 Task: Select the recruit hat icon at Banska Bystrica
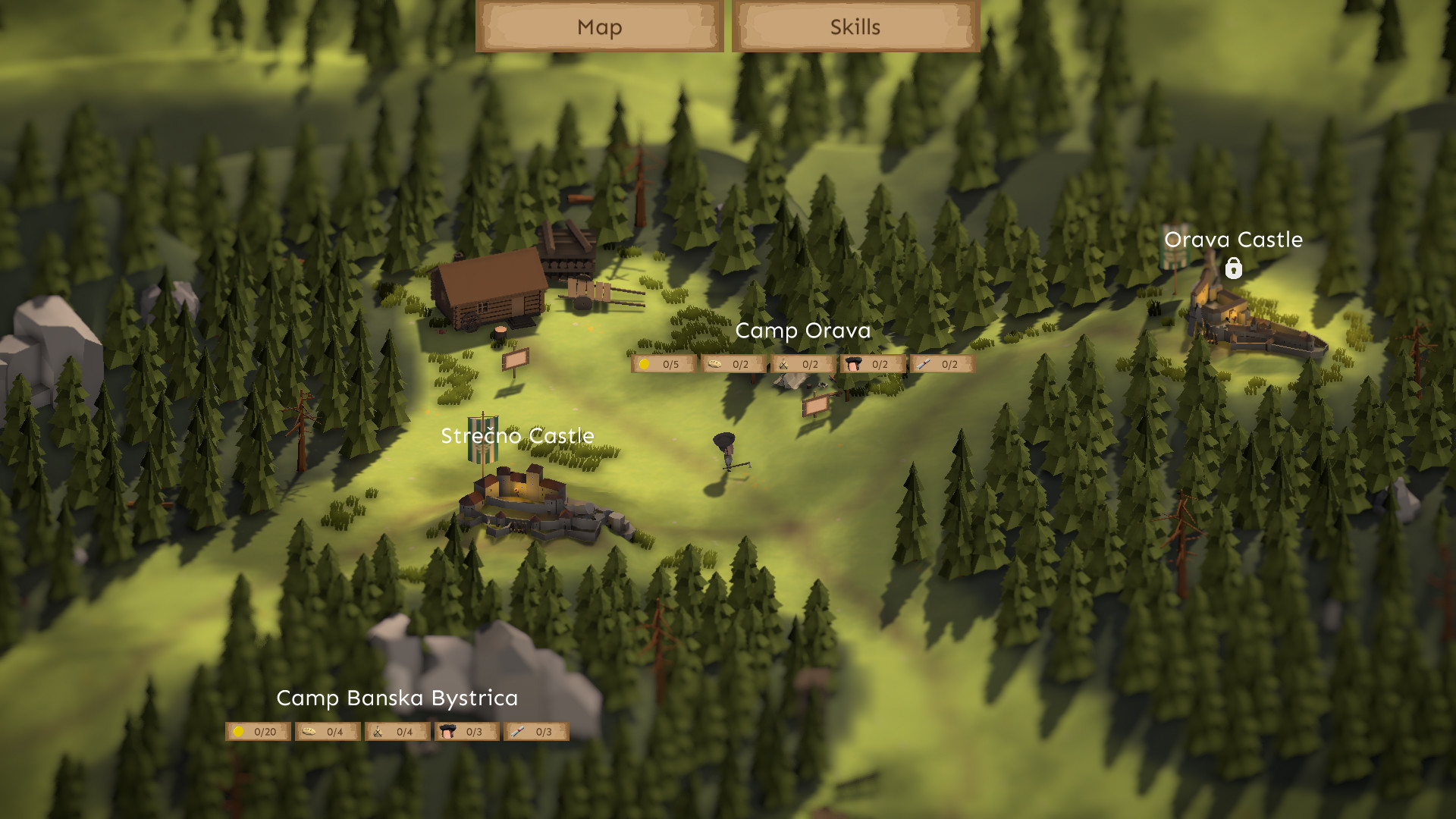447,731
